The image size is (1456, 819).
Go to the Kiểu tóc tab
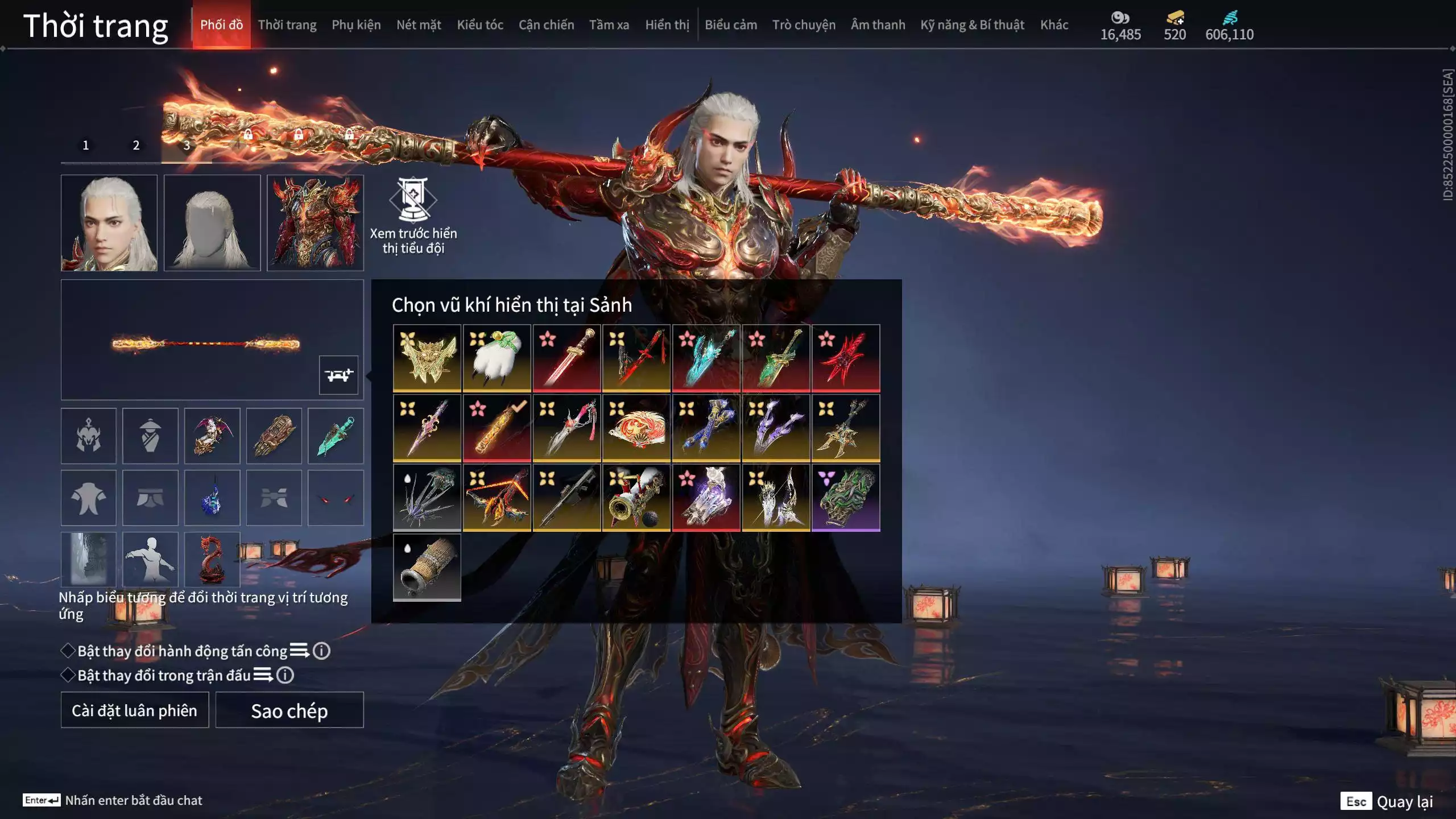pyautogui.click(x=480, y=25)
